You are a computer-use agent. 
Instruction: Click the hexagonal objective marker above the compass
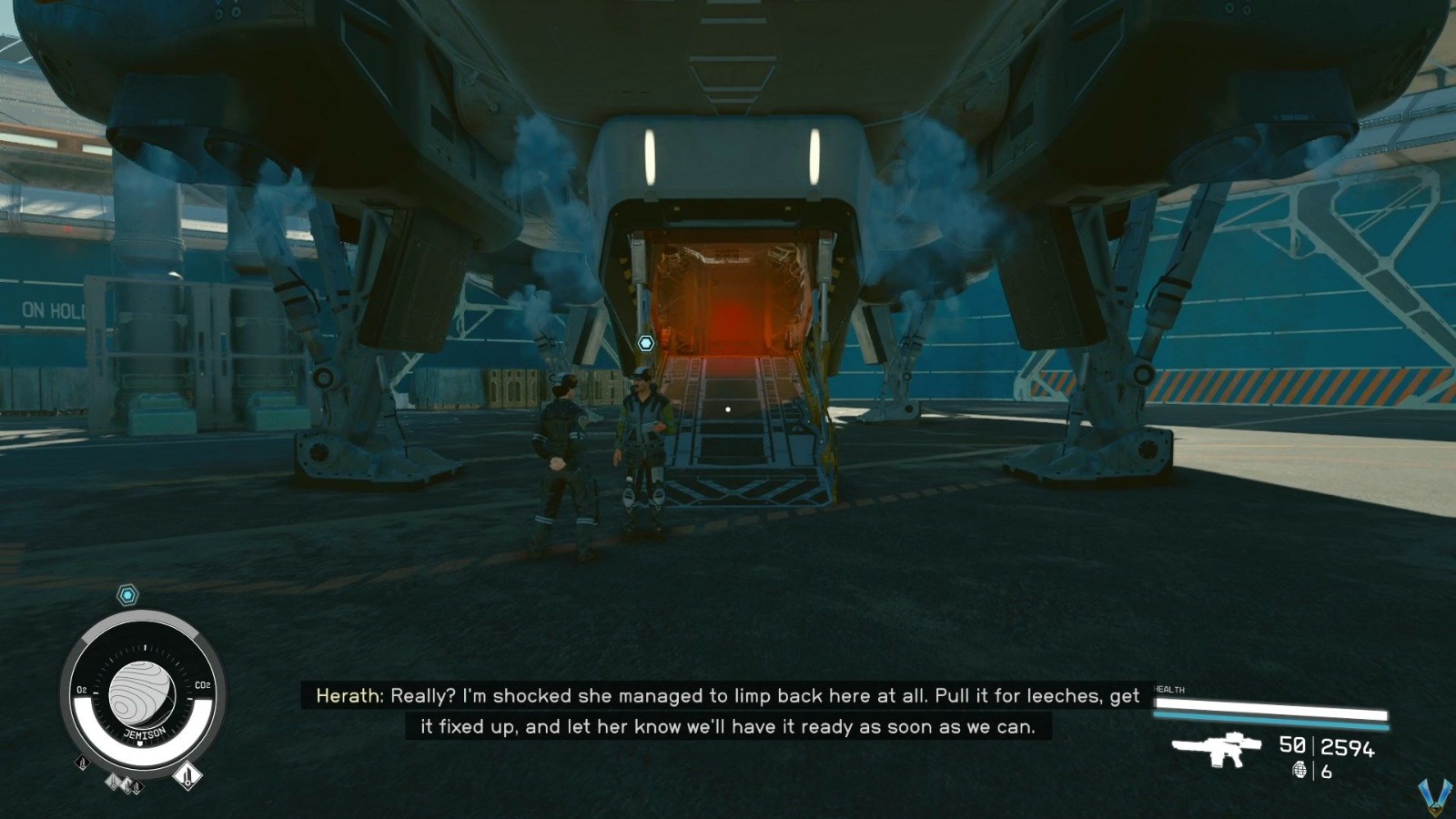tap(126, 594)
